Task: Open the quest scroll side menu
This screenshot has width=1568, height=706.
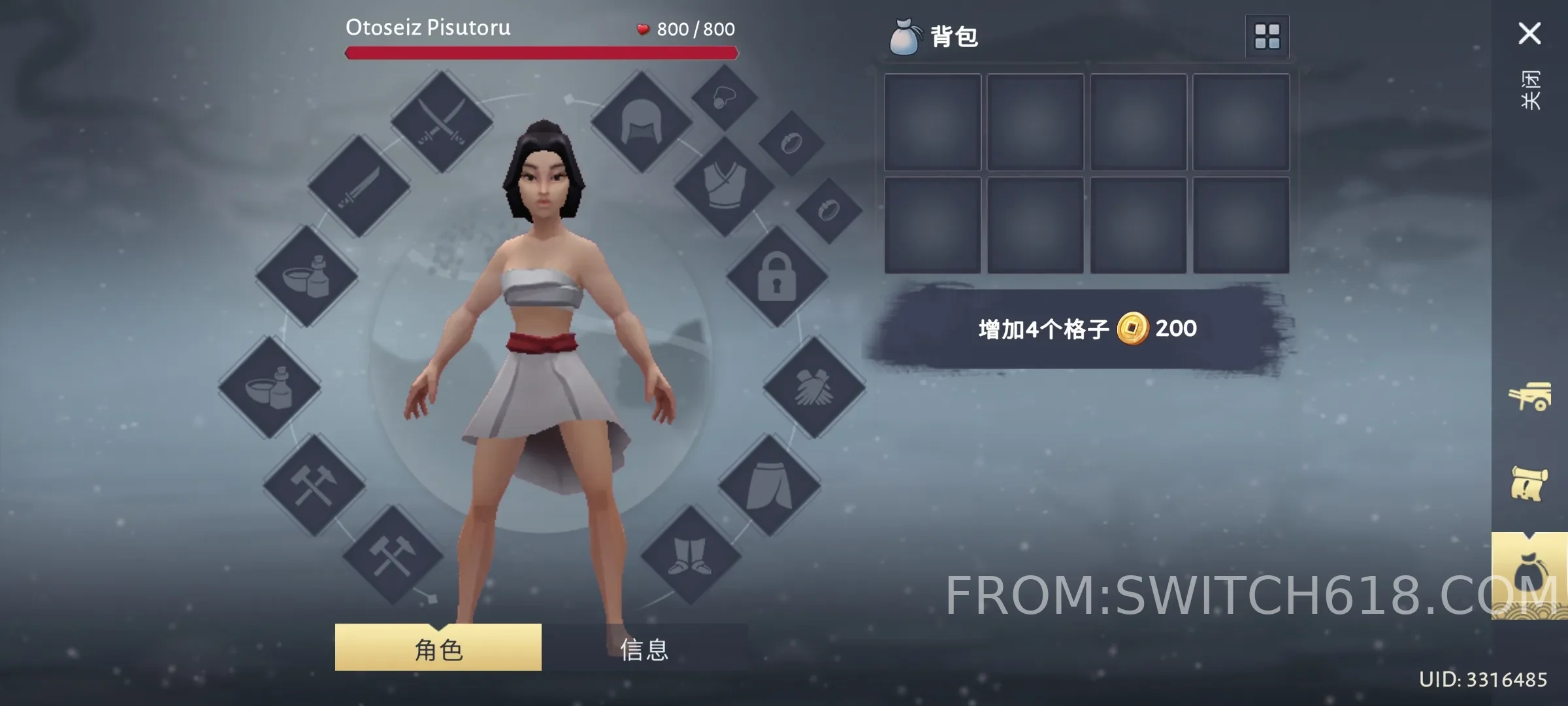Action: 1529,484
